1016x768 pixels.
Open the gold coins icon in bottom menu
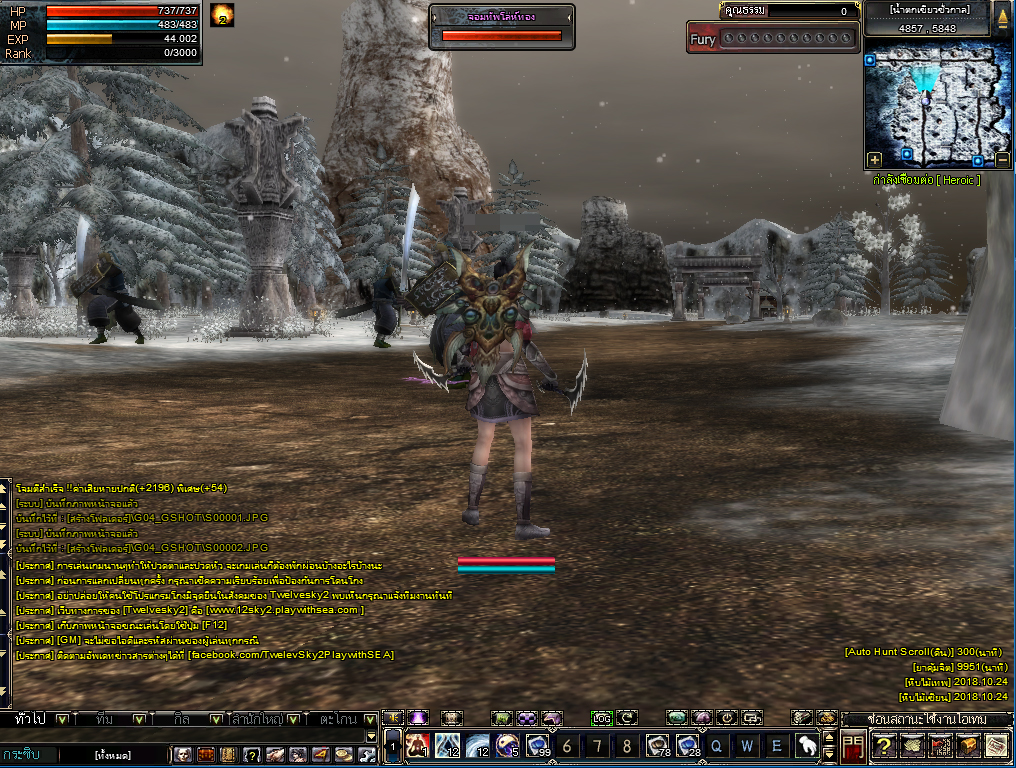click(342, 754)
